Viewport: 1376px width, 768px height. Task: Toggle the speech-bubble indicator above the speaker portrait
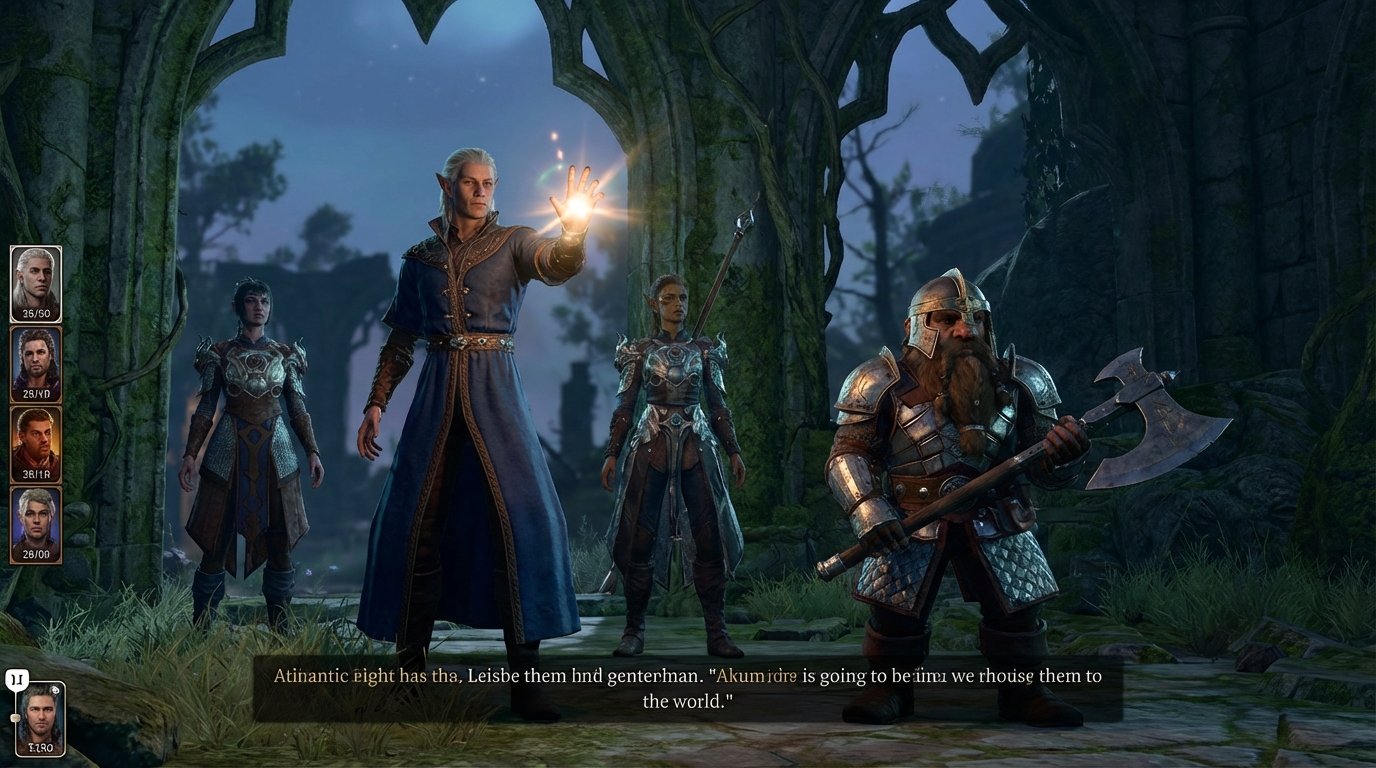coord(16,677)
